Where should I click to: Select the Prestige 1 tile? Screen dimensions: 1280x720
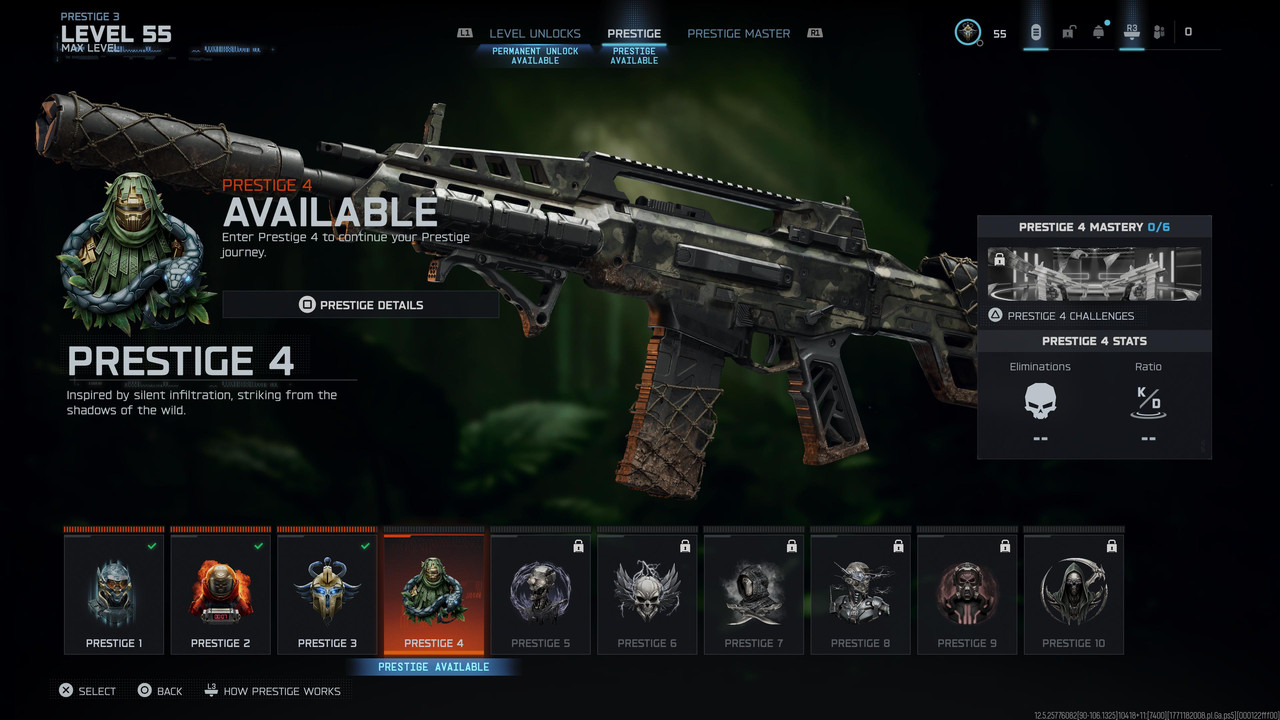click(114, 595)
